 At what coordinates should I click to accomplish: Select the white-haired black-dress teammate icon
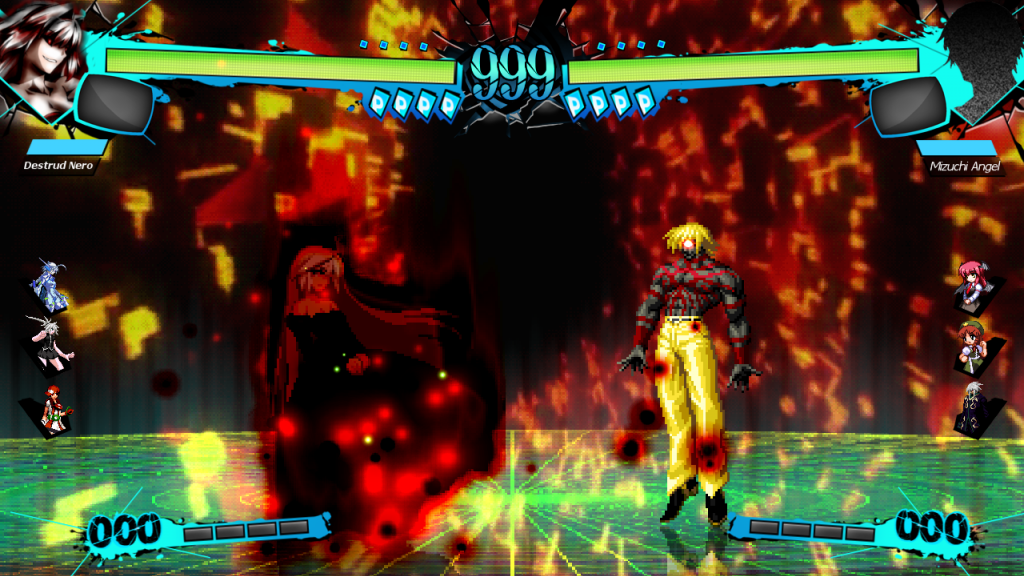[x=50, y=344]
